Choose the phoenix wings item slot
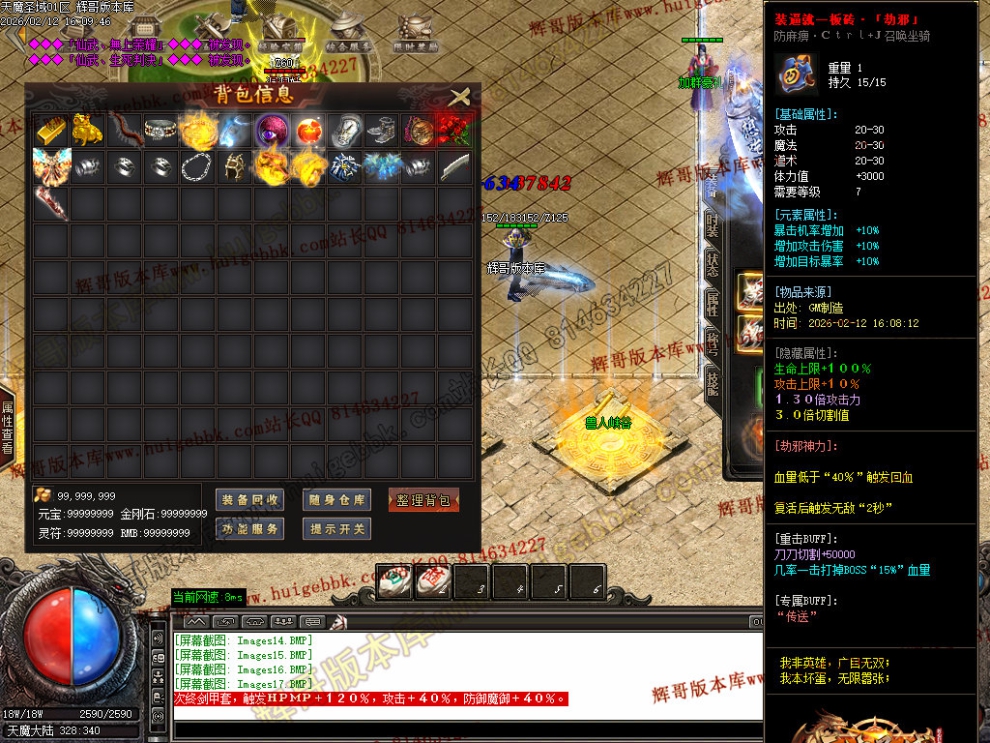 (x=52, y=167)
